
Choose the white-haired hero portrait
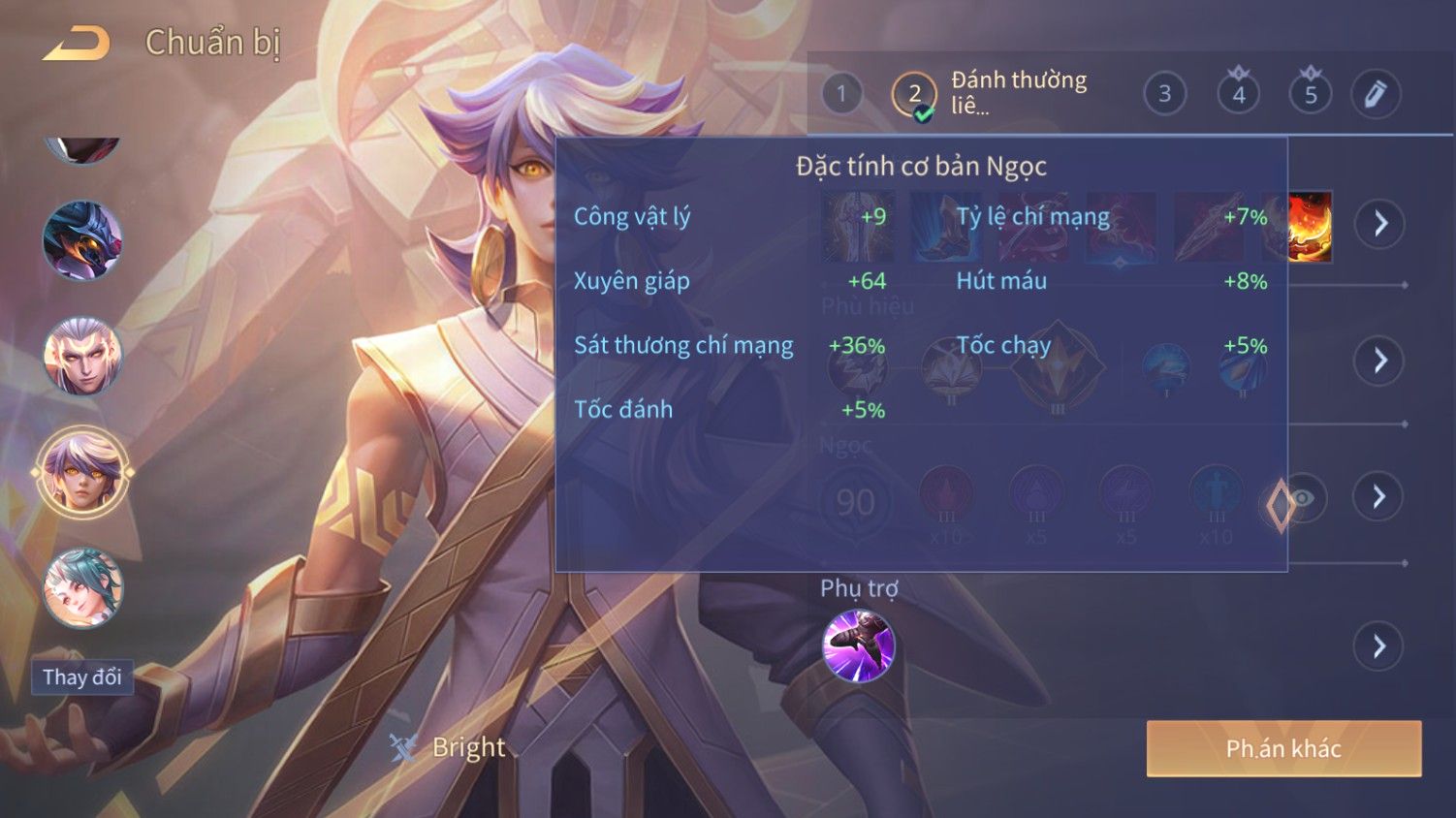pos(82,356)
